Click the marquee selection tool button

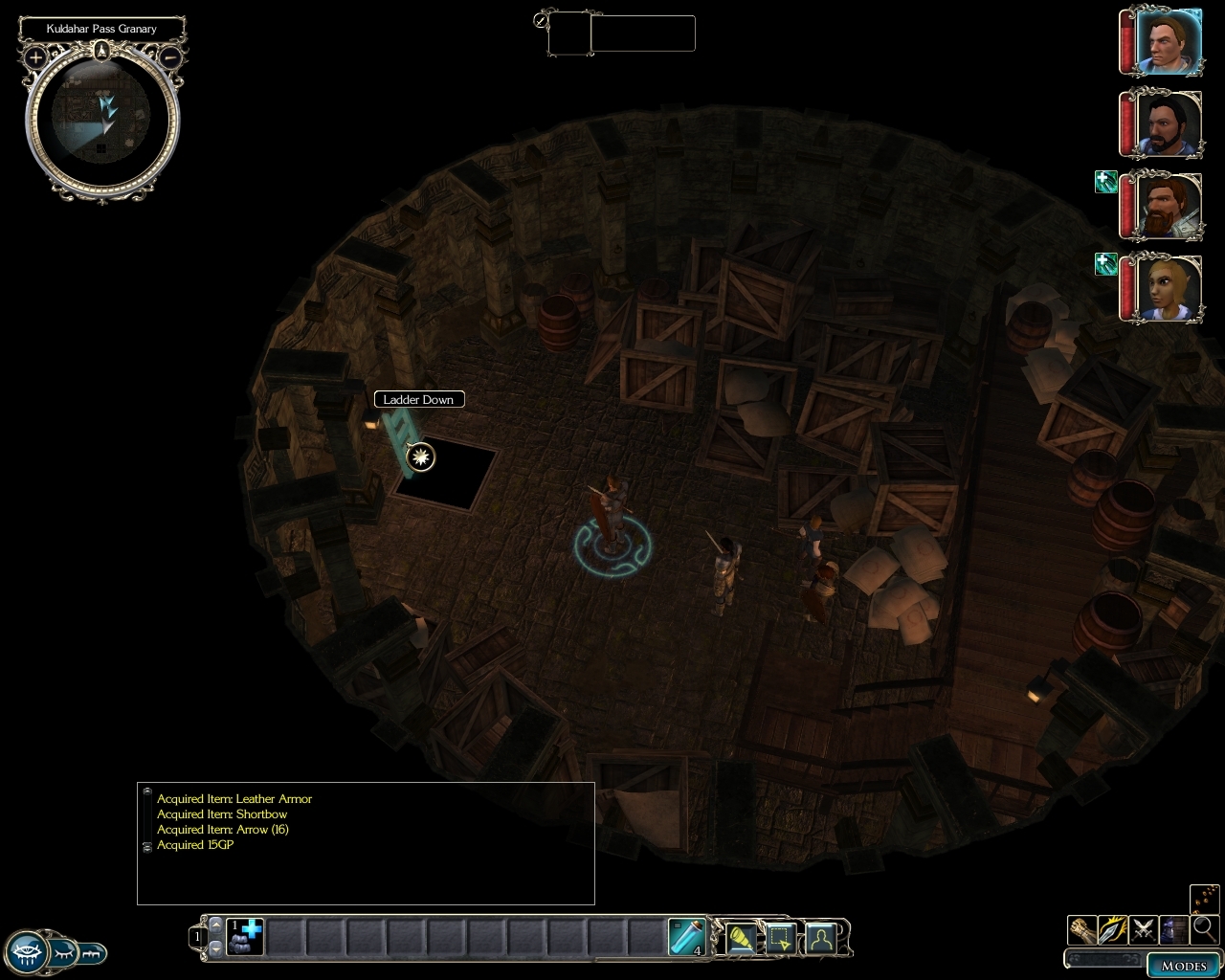[x=781, y=939]
